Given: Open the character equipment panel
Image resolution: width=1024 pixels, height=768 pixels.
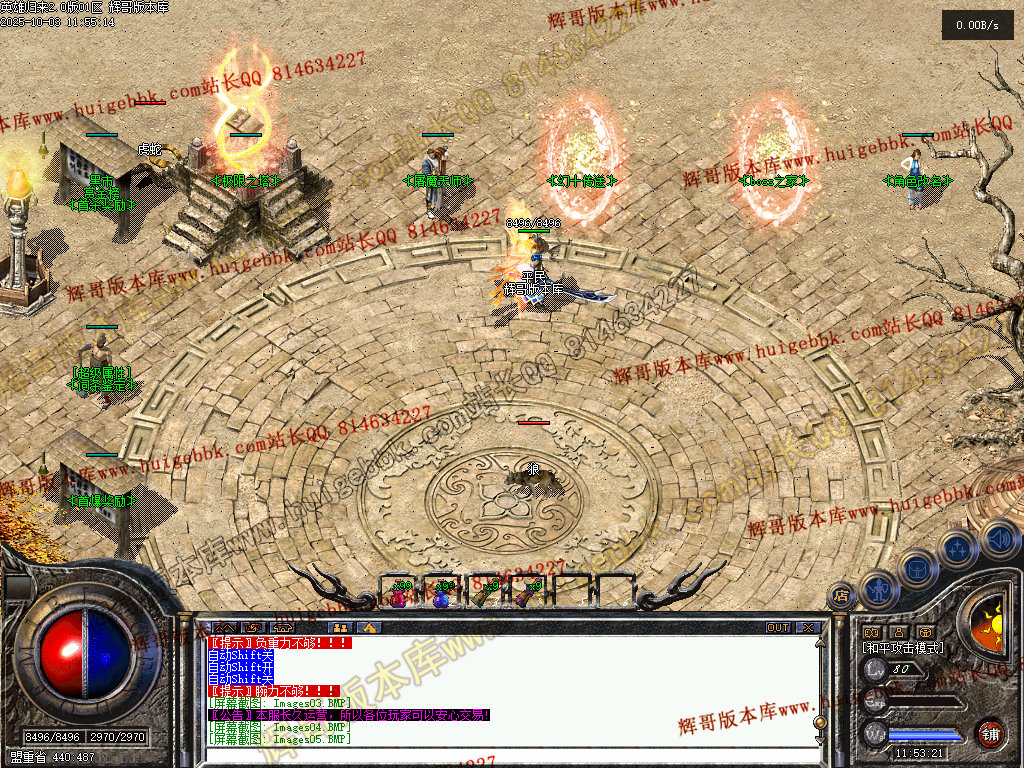Looking at the screenshot, I should (x=877, y=589).
